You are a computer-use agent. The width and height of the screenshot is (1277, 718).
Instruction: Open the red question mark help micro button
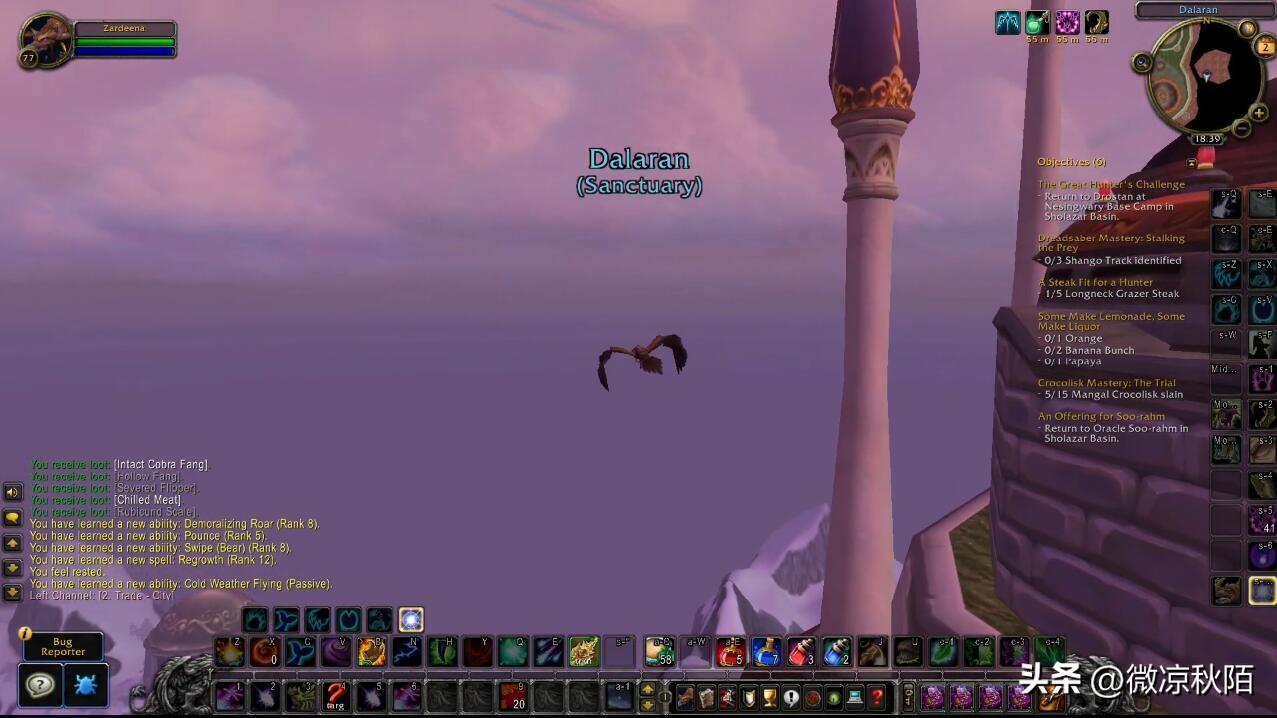[x=876, y=696]
